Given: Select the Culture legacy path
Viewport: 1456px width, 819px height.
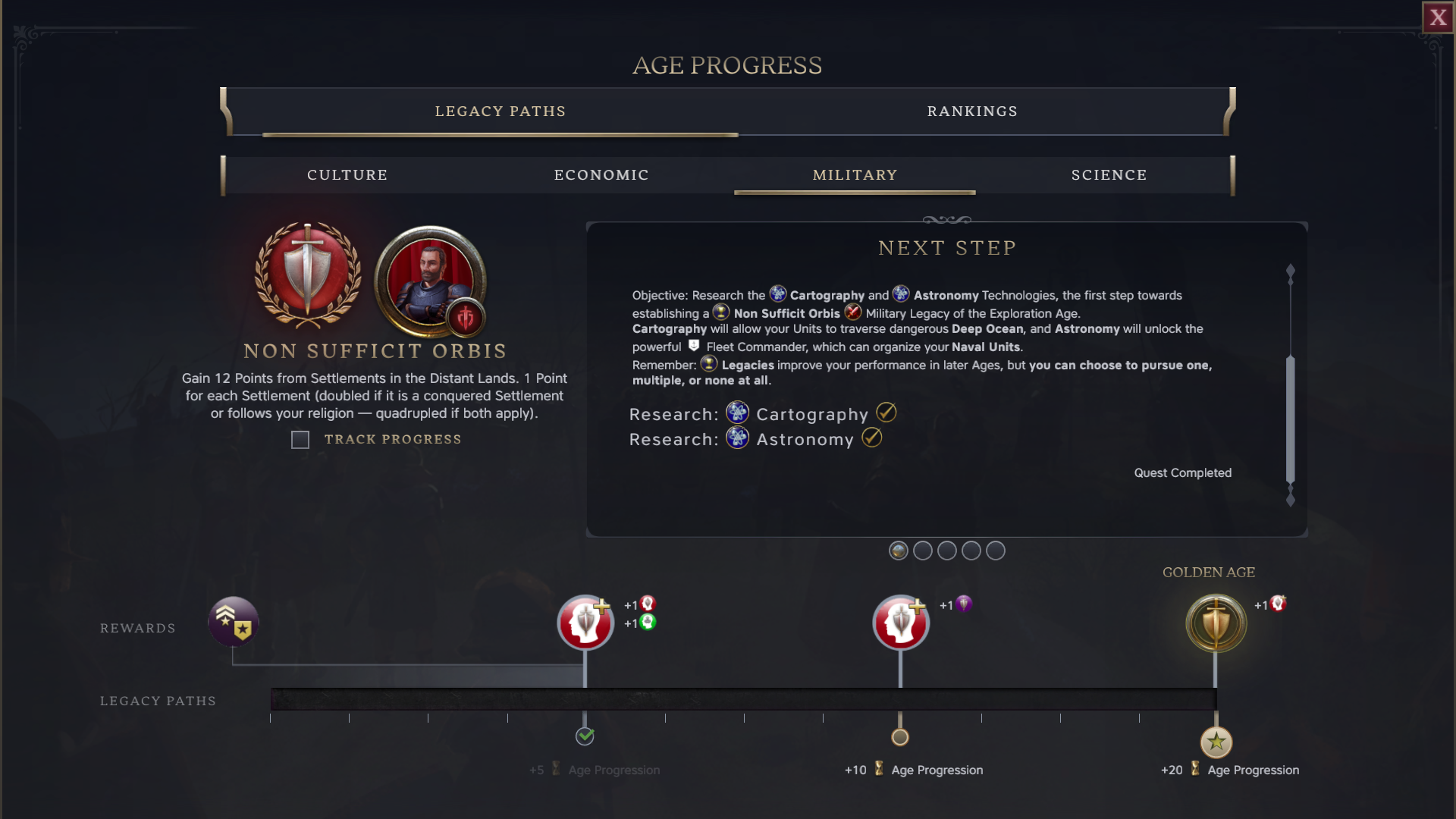Looking at the screenshot, I should [347, 175].
